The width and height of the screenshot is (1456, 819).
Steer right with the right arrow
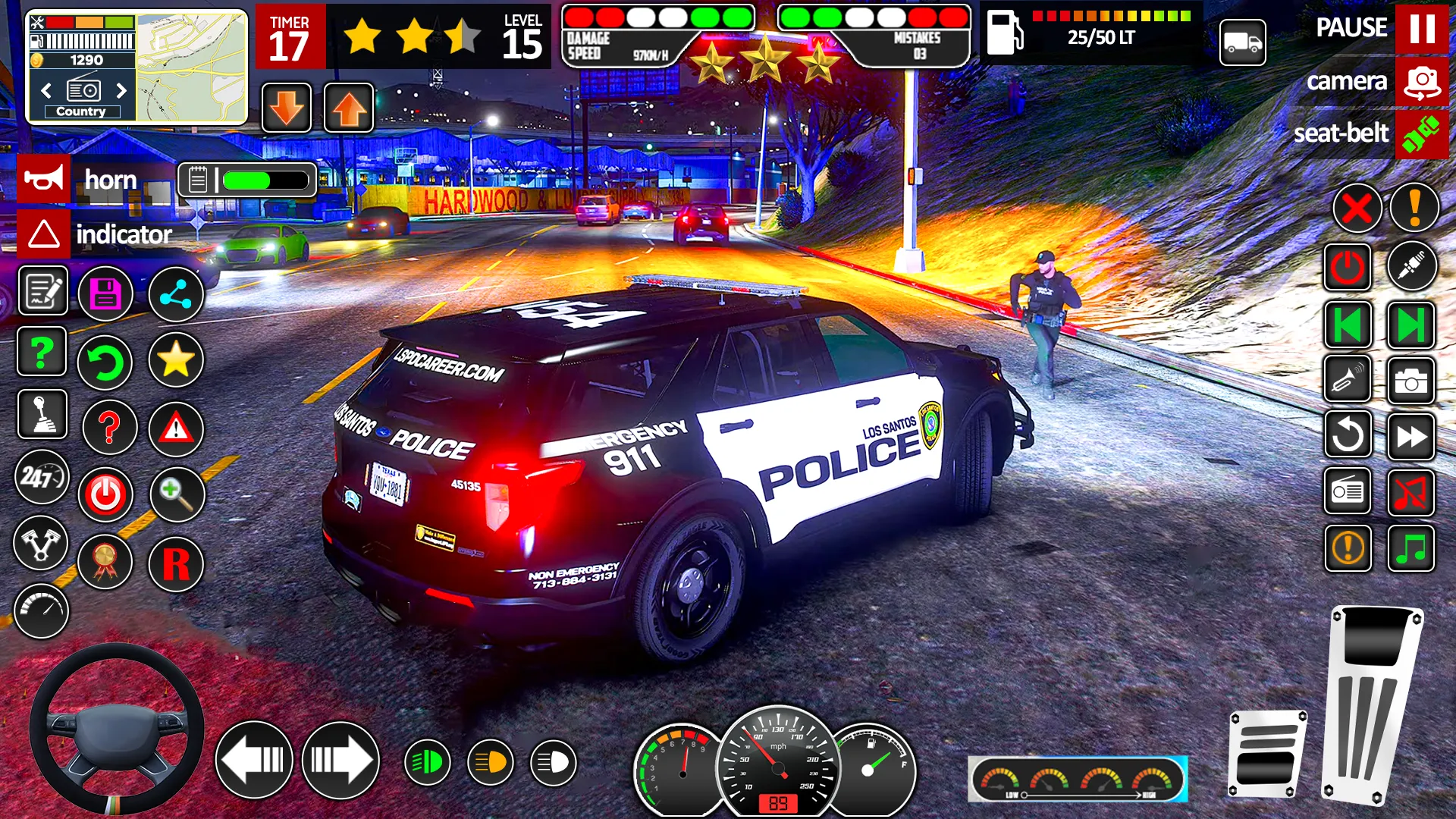[x=340, y=760]
